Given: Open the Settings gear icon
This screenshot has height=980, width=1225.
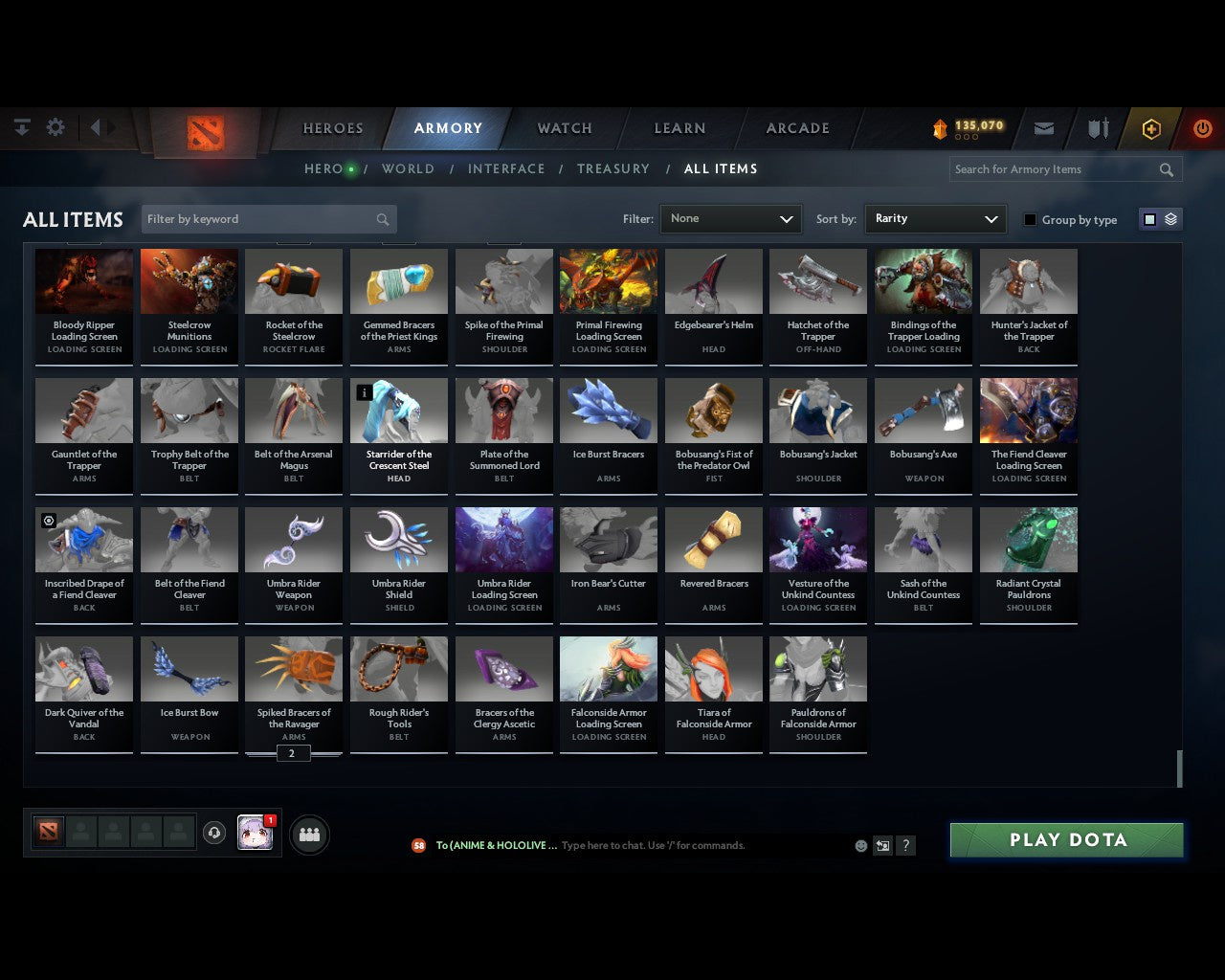Looking at the screenshot, I should [56, 126].
